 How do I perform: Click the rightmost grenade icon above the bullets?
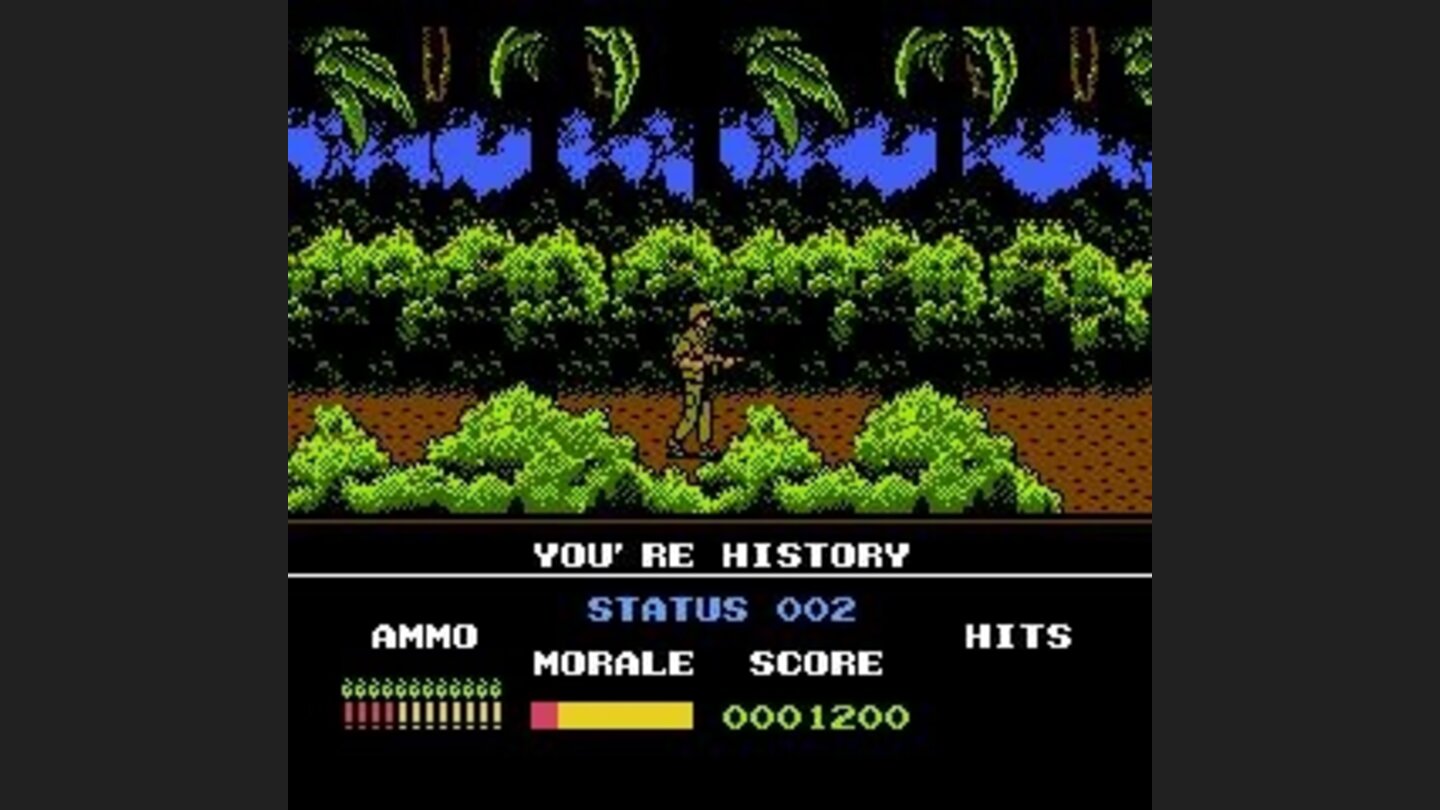coord(497,688)
